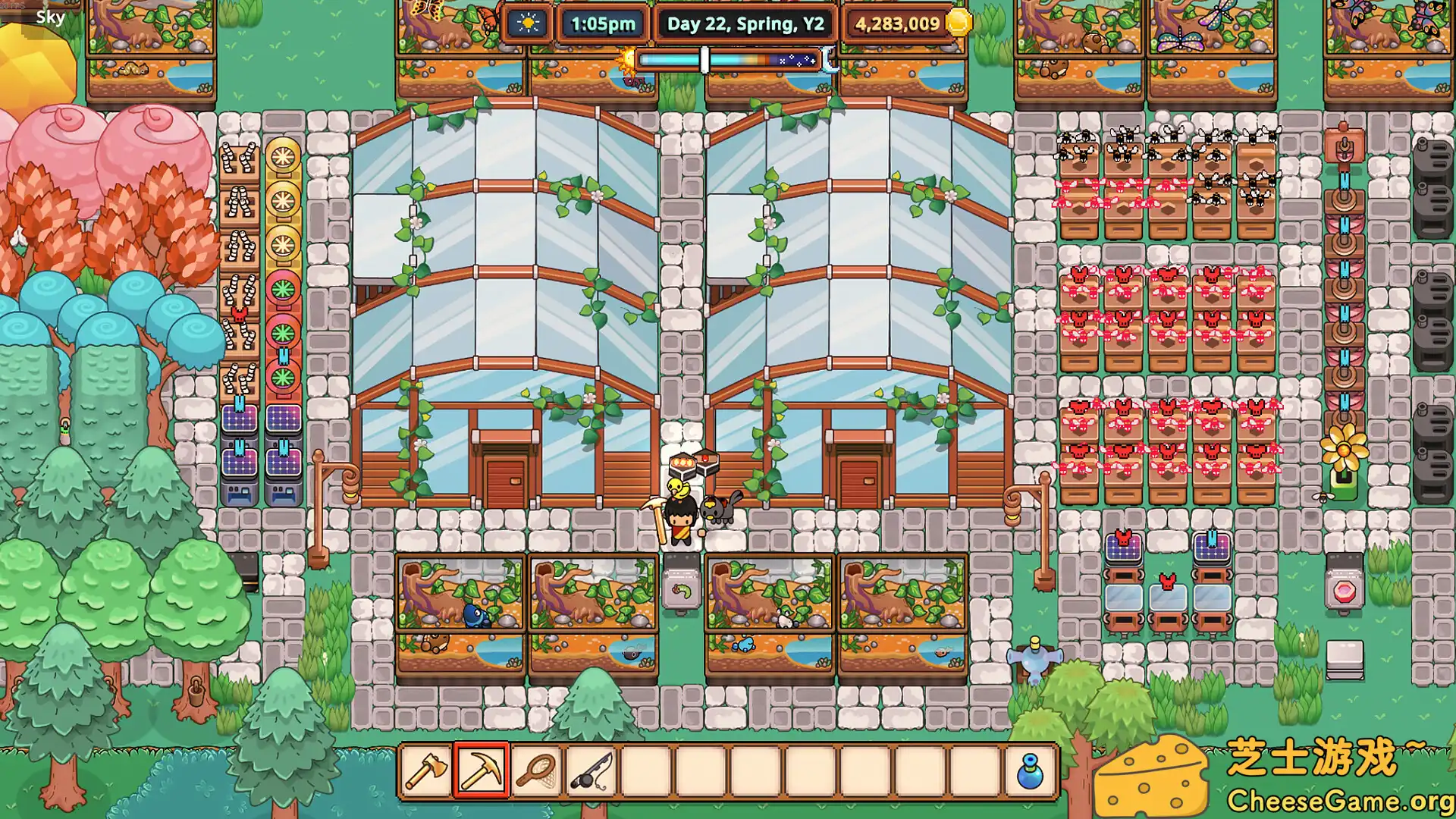Select the blue potion flask slot
This screenshot has width=1456, height=819.
[x=1030, y=771]
